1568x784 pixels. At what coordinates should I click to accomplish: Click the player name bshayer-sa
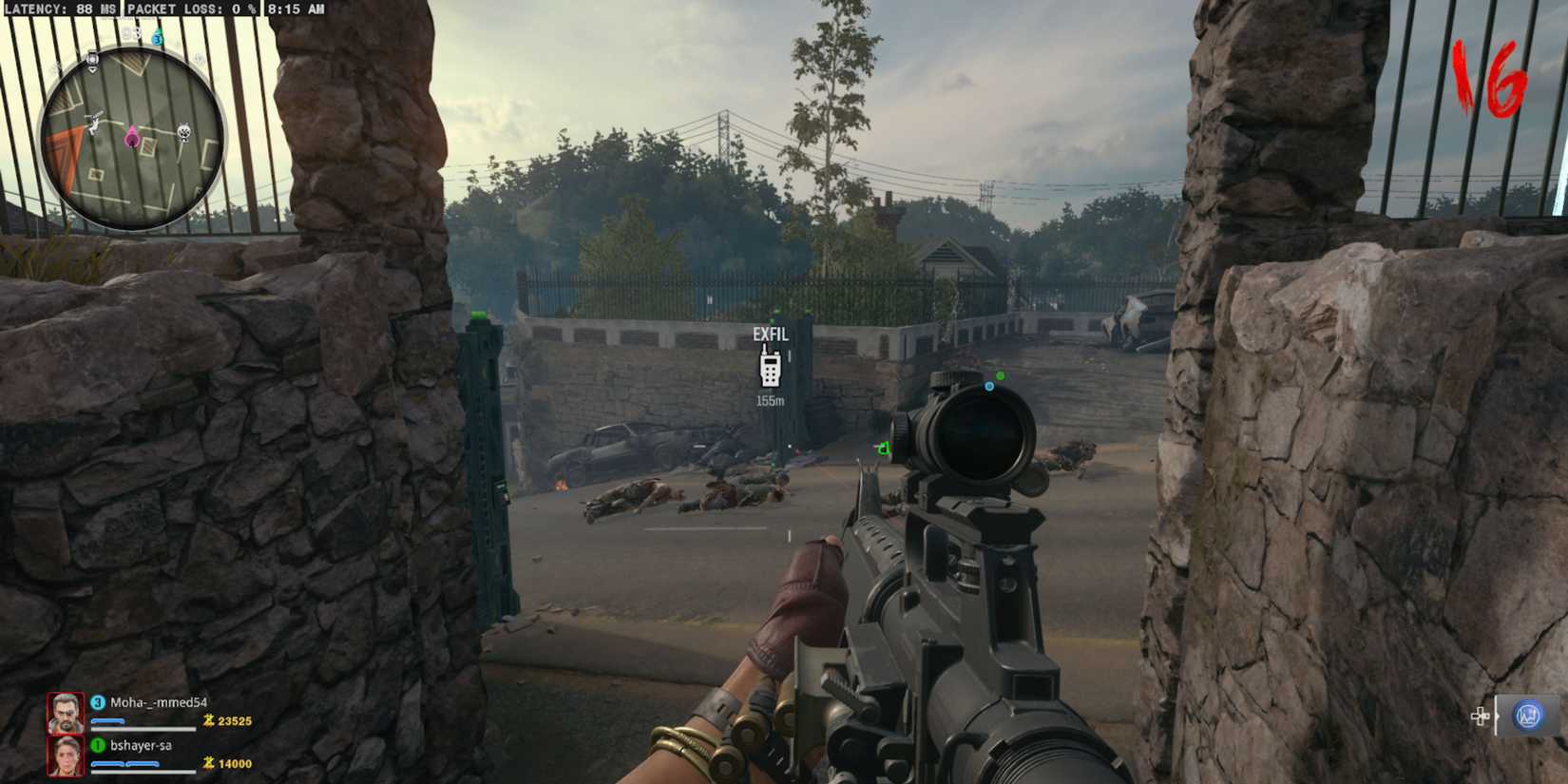click(x=142, y=746)
